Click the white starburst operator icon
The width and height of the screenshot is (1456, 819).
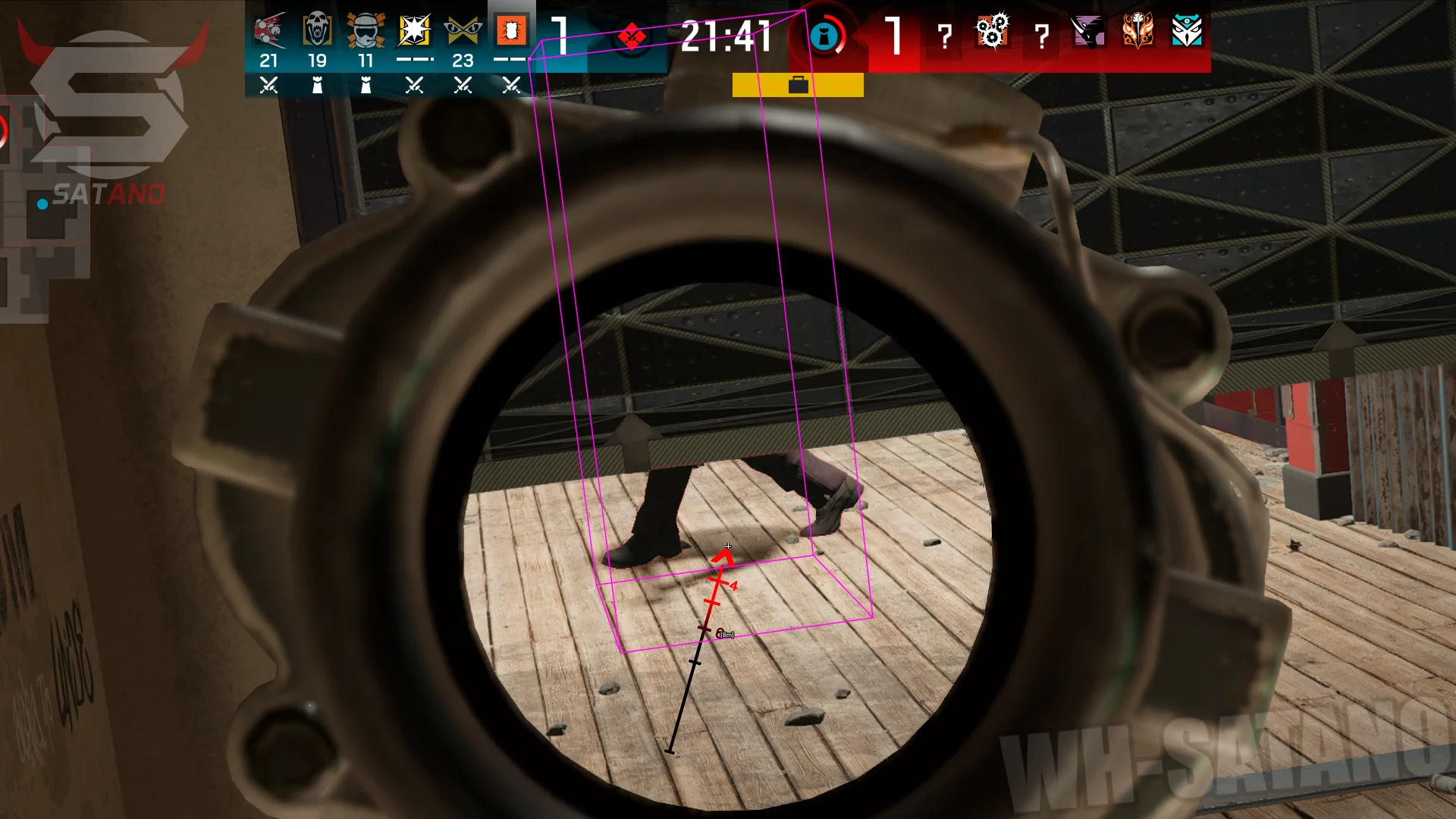(x=414, y=31)
